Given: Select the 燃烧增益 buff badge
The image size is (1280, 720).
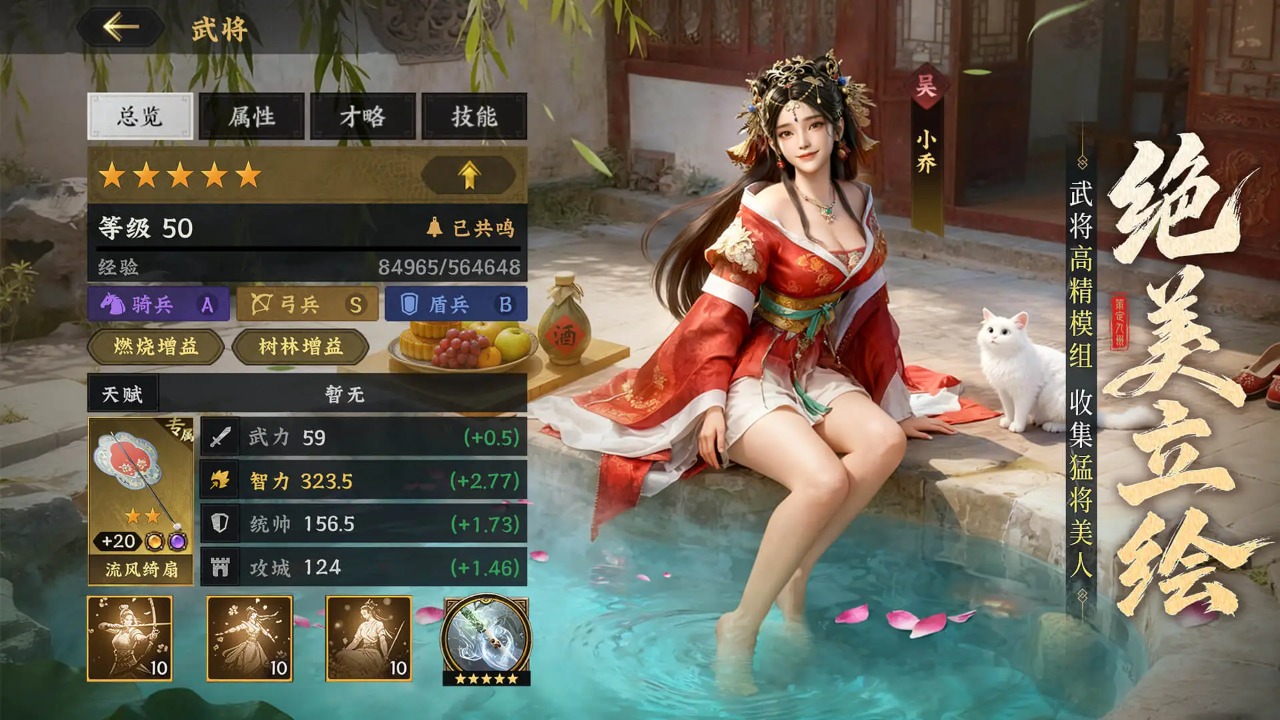Looking at the screenshot, I should (x=155, y=348).
